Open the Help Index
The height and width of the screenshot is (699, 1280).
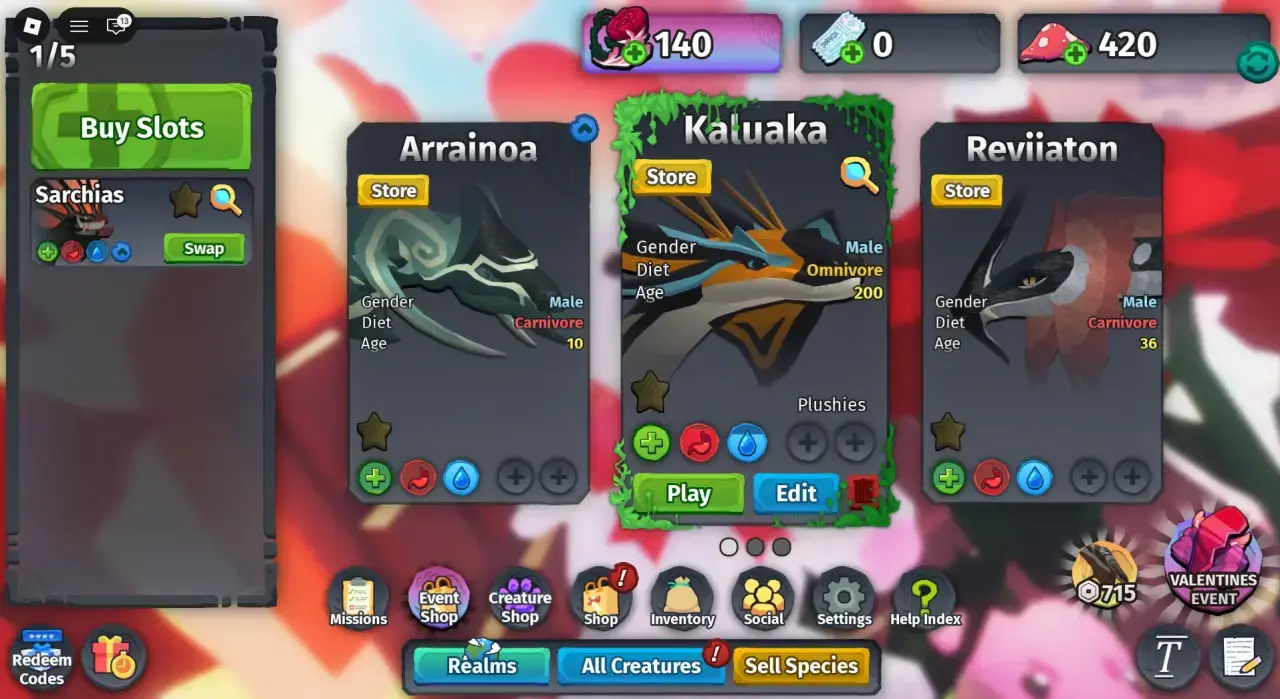(925, 599)
